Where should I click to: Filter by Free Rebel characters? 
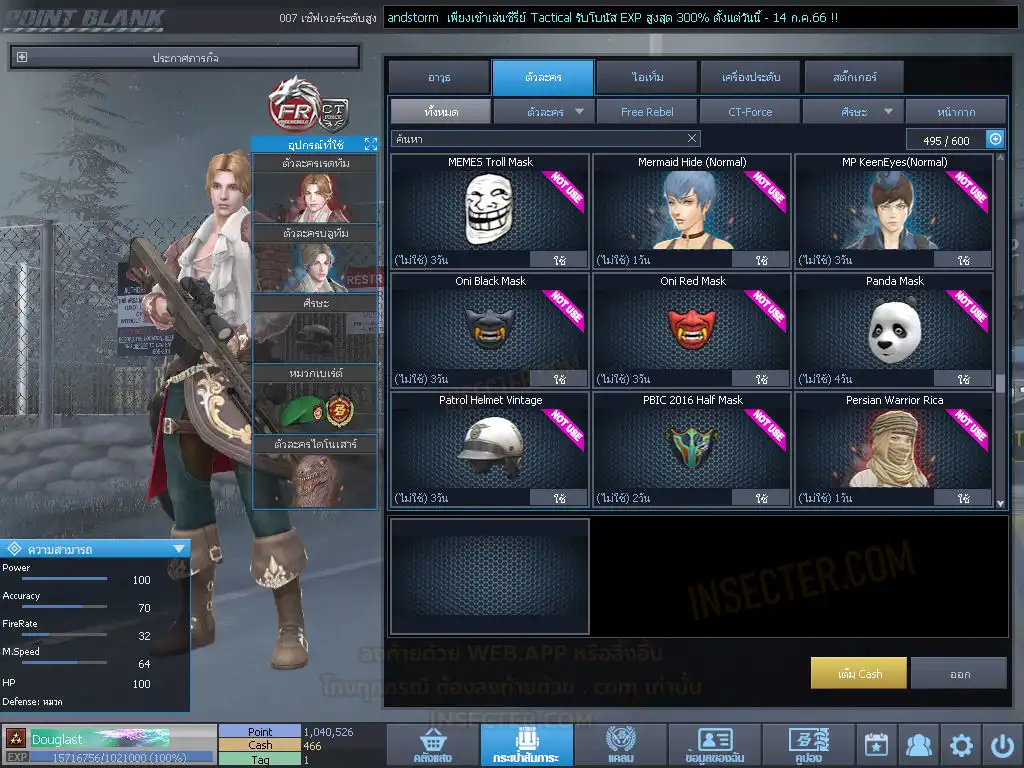coord(647,112)
